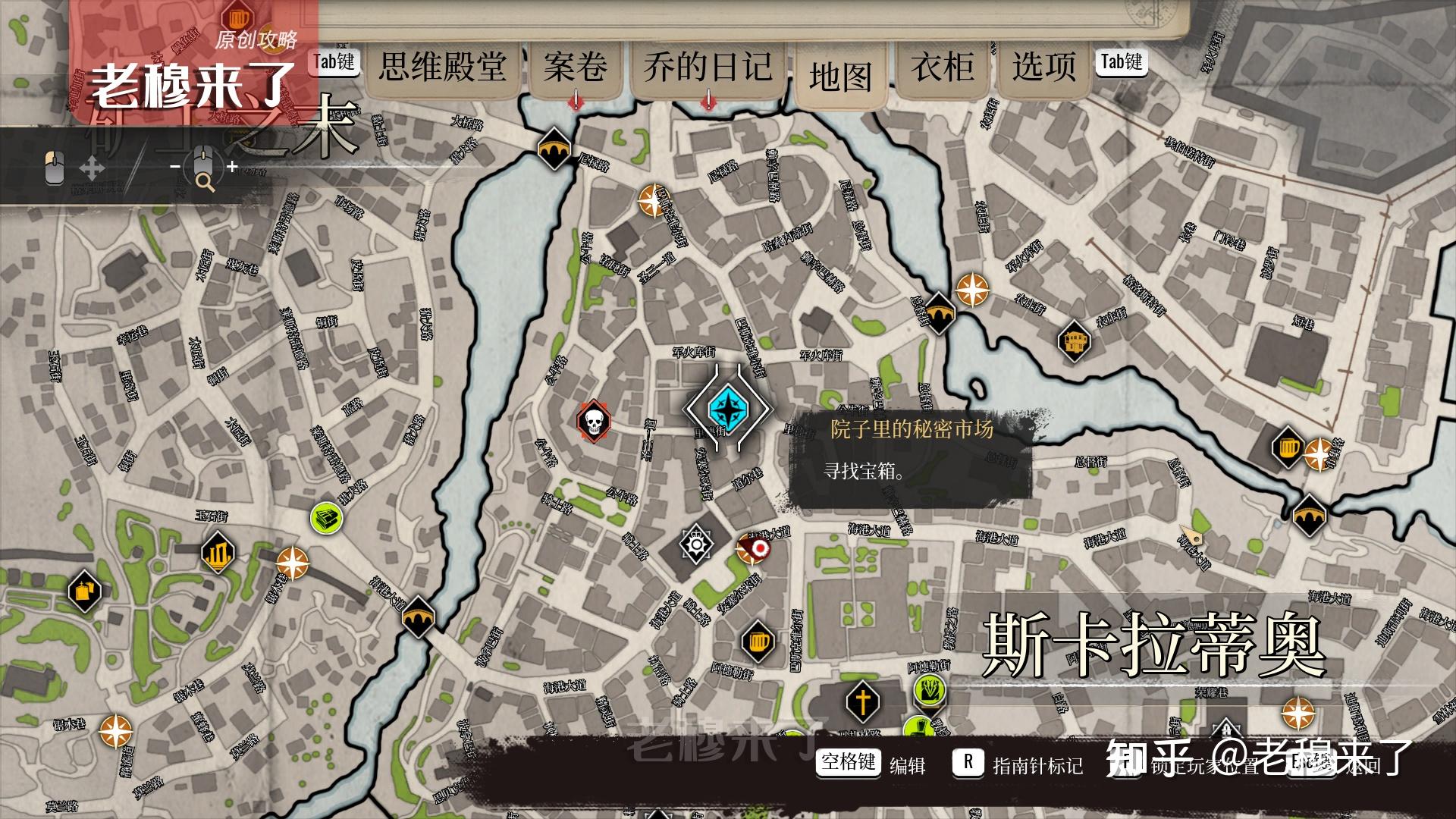Choose the police badge map marker
Image resolution: width=1456 pixels, height=819 pixels.
click(695, 544)
